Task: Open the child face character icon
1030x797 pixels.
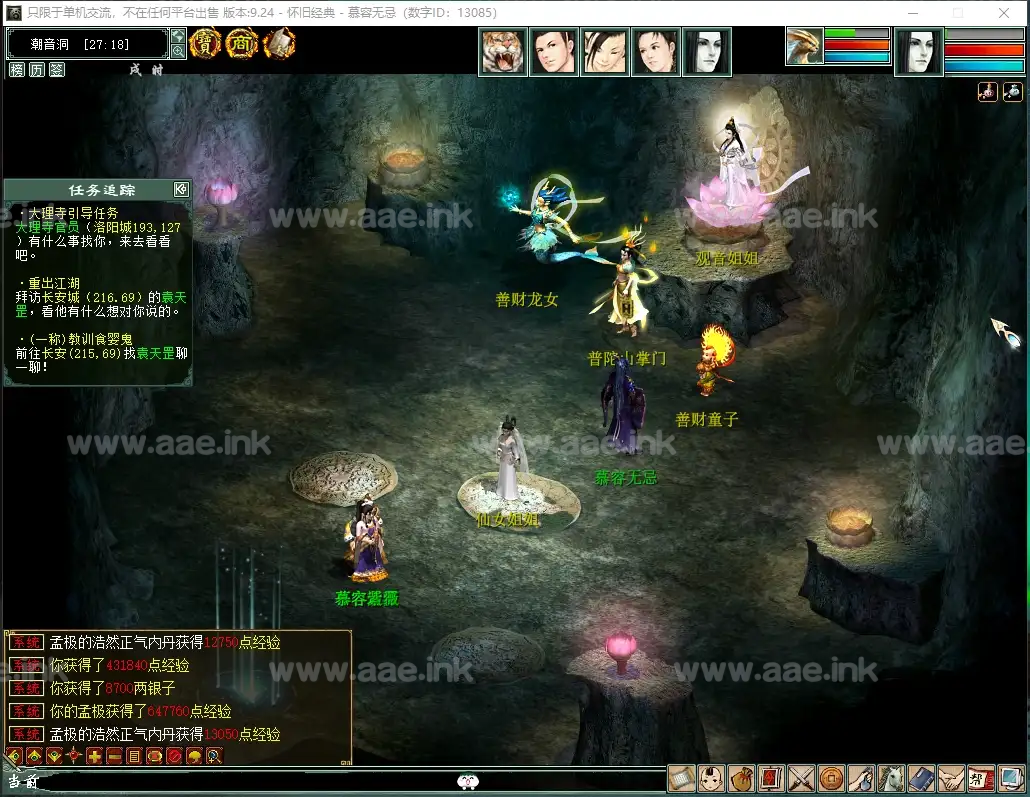Action: tap(711, 779)
